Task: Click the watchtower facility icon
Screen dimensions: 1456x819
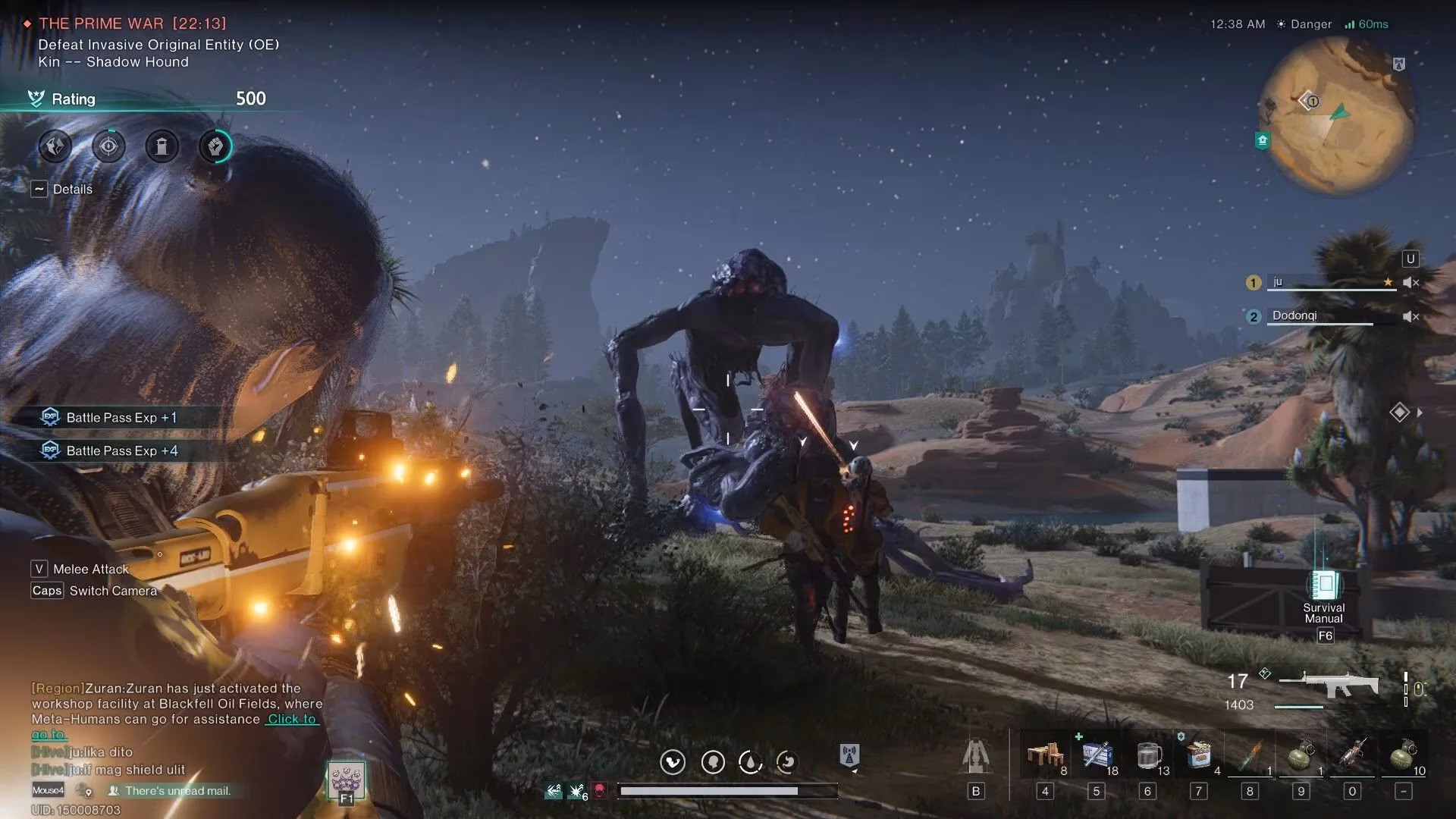Action: [x=161, y=146]
